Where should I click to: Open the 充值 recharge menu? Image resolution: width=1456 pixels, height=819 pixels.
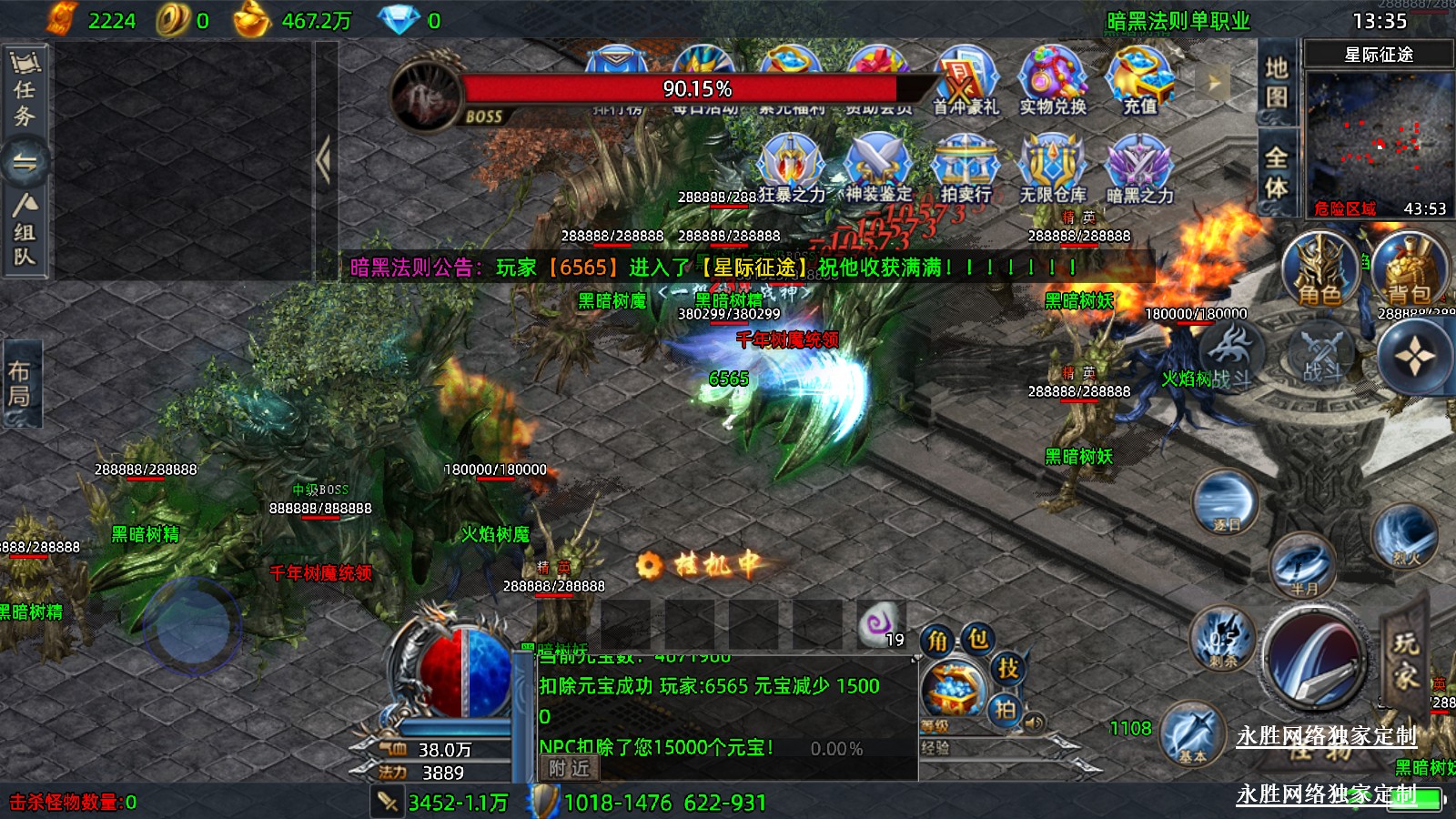(1139, 80)
